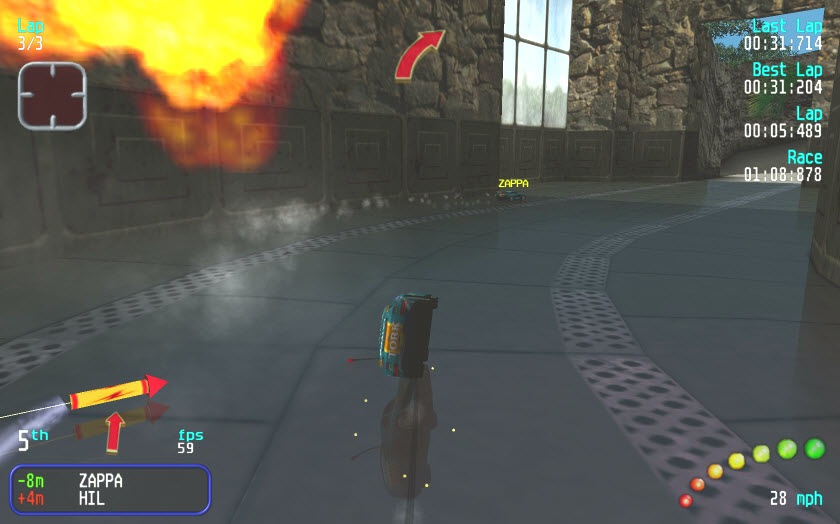This screenshot has width=840, height=524.
Task: Click the red curved turn arrow indicator
Action: [418, 54]
